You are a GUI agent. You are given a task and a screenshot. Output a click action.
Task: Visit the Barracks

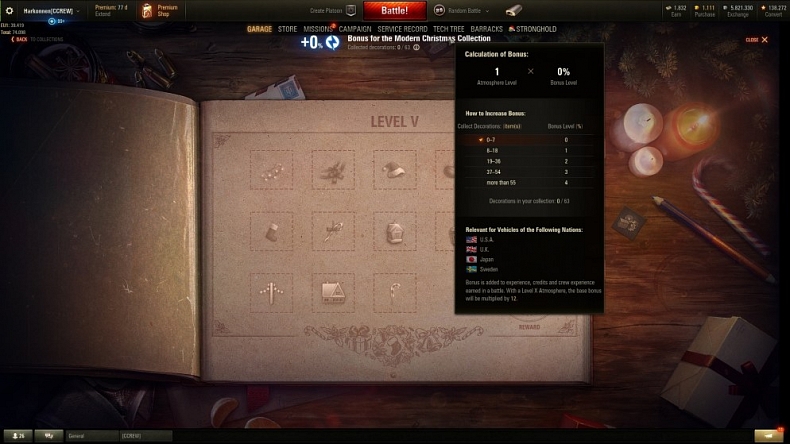pos(486,29)
